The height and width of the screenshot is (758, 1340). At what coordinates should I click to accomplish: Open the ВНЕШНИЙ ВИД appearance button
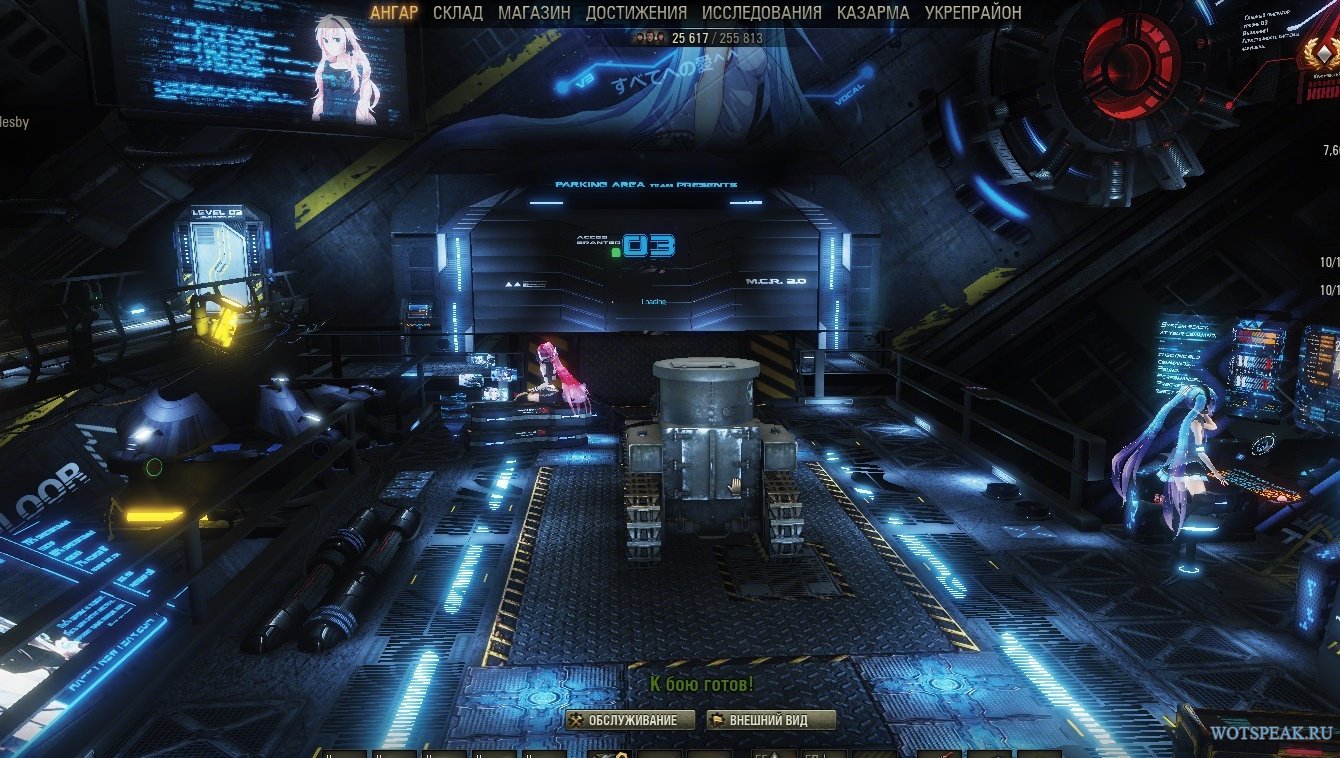pyautogui.click(x=771, y=720)
